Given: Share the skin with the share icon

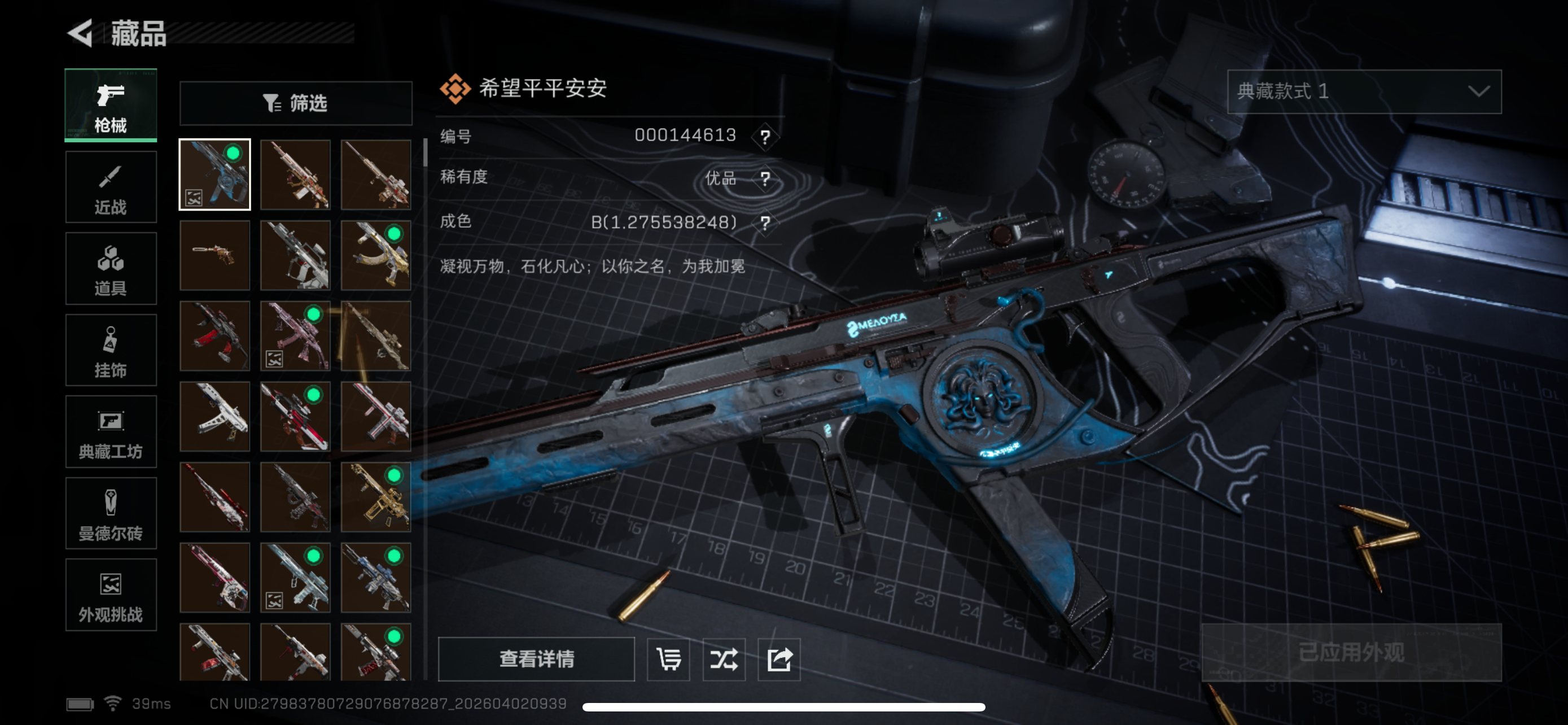Looking at the screenshot, I should [x=779, y=658].
